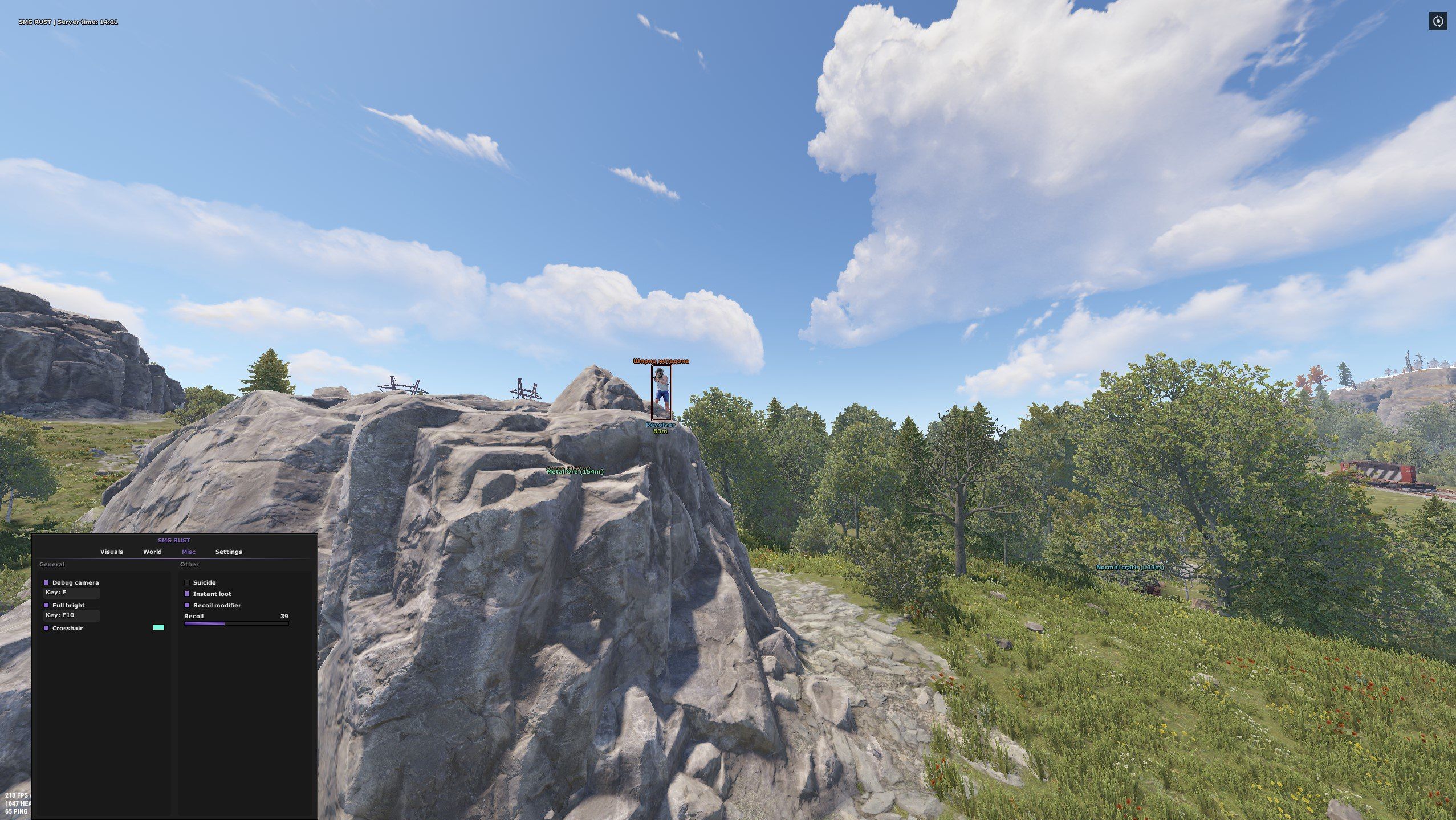Image resolution: width=1456 pixels, height=820 pixels.
Task: Disable the Full bright option
Action: coord(46,605)
